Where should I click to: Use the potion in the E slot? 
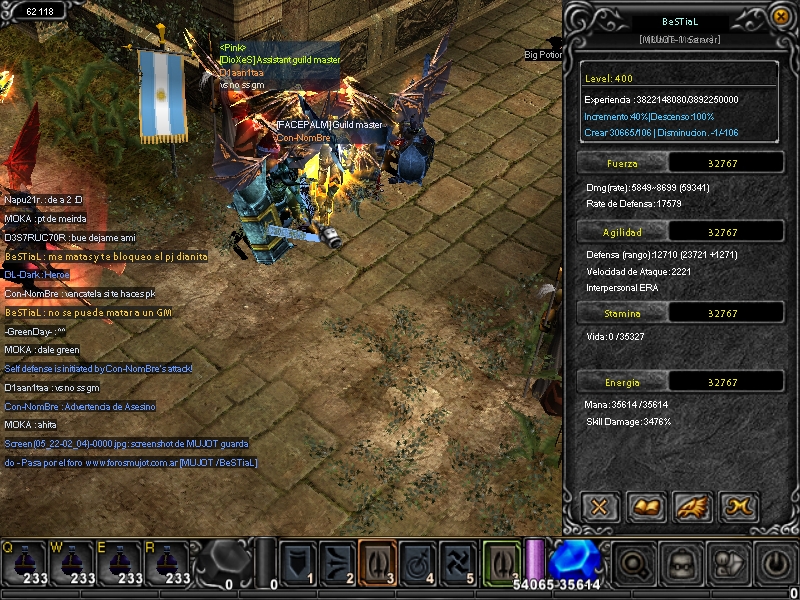[x=120, y=564]
